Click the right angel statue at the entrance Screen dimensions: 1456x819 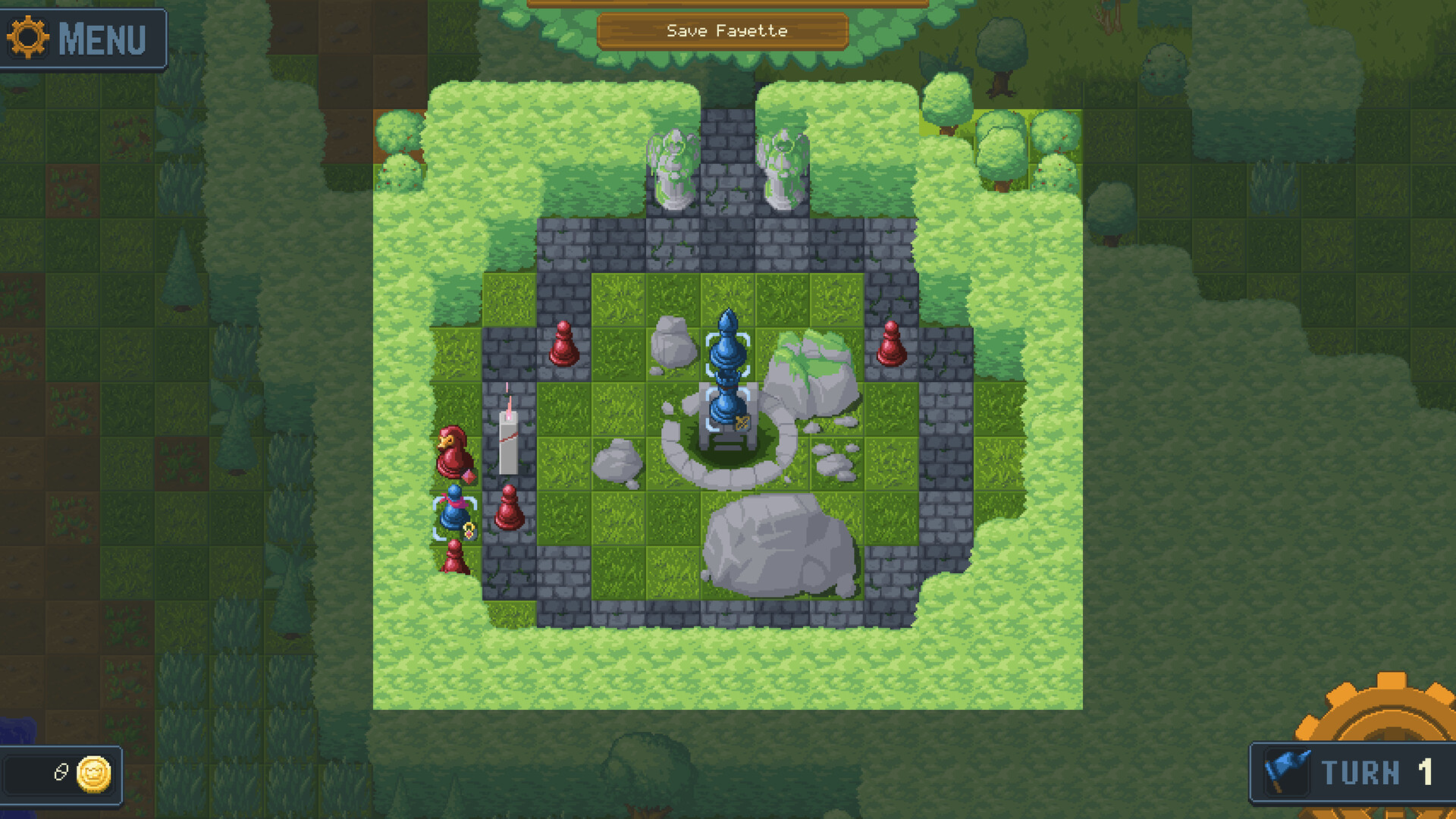[783, 167]
